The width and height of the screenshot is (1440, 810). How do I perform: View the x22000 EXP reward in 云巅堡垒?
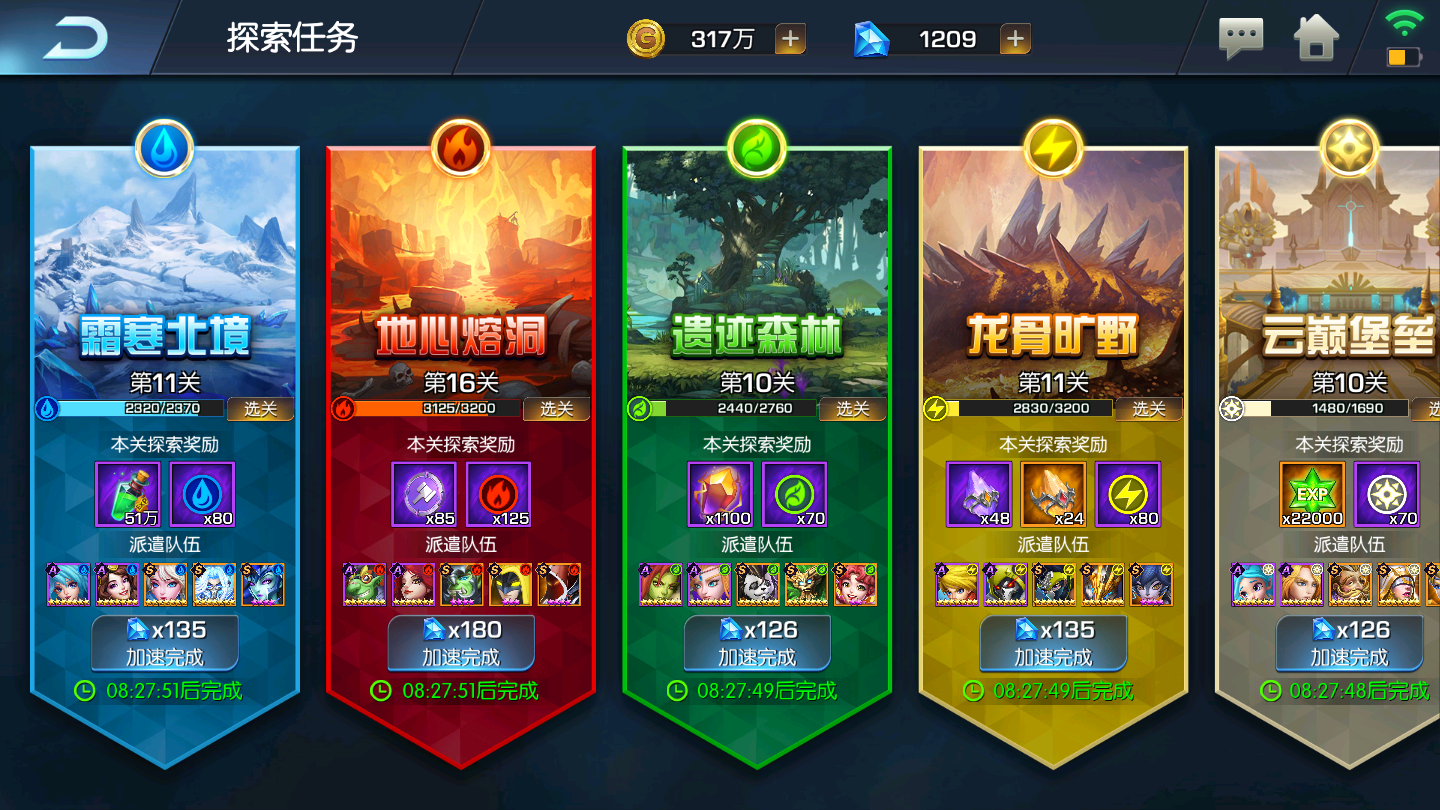tap(1314, 495)
